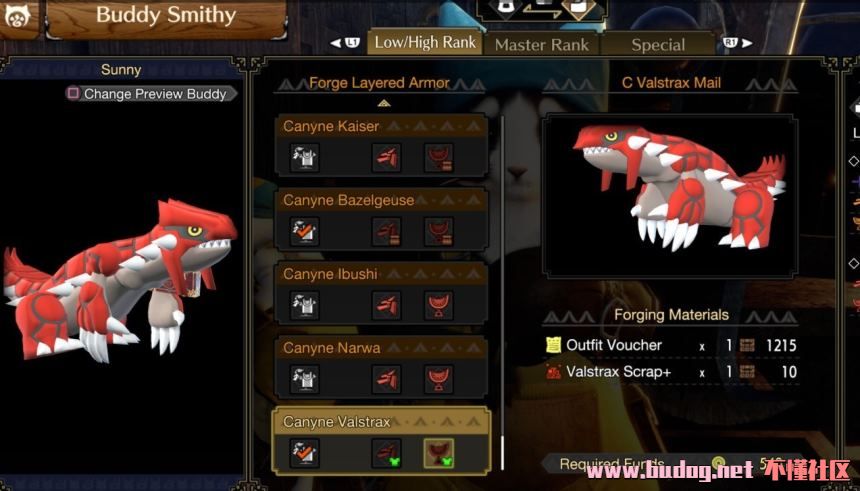Select the Canyne Valstrax mail icon
This screenshot has width=860, height=491.
[x=438, y=453]
